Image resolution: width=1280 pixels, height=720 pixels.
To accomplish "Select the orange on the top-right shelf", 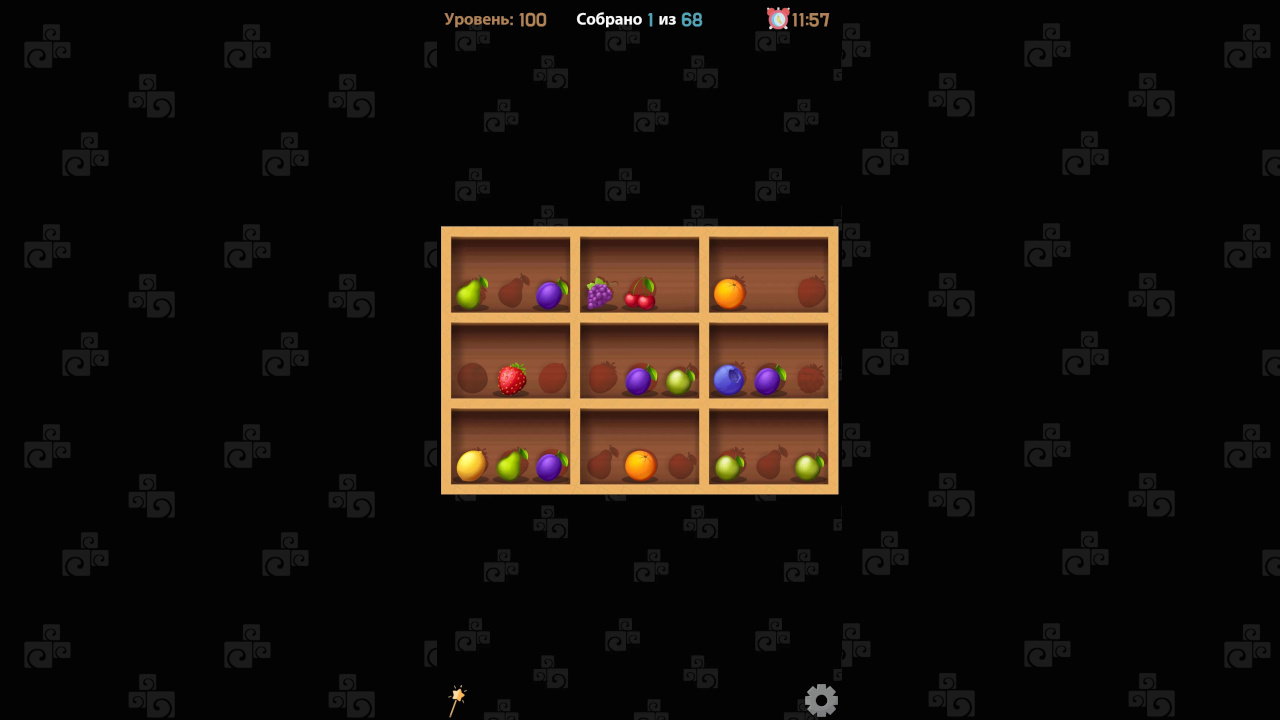I will (731, 294).
